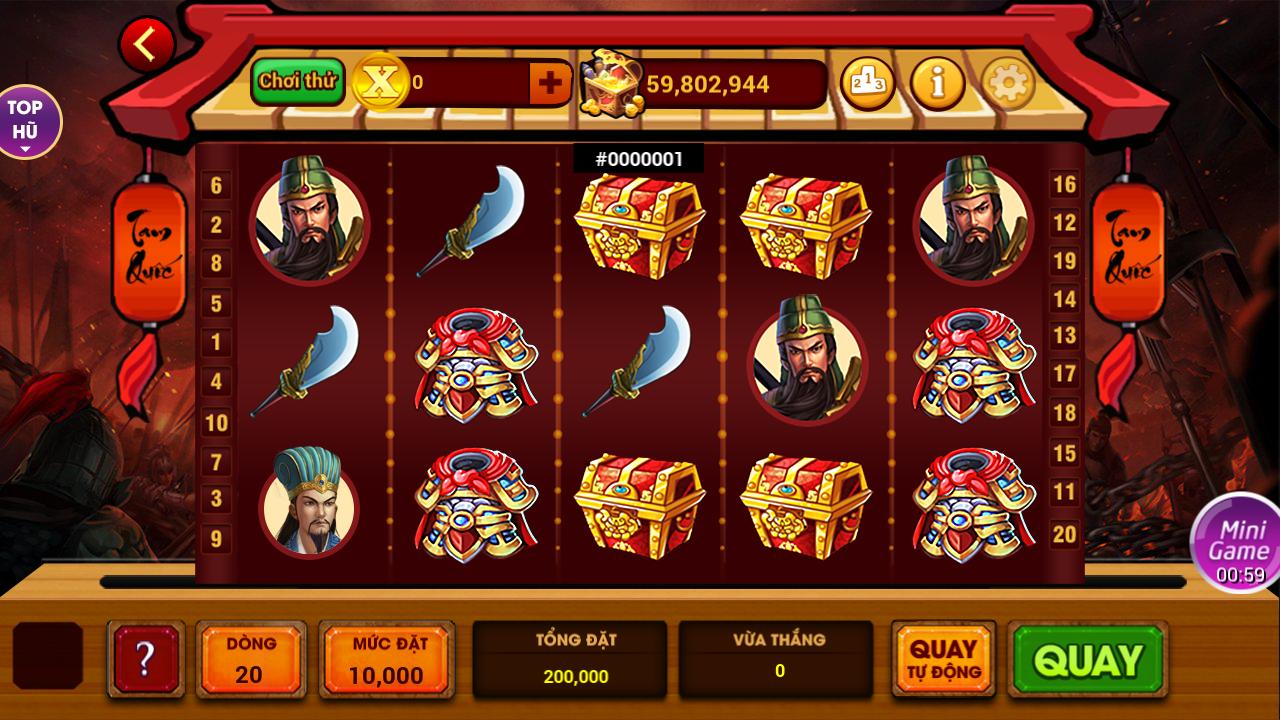Click the session ID #0000001 label
This screenshot has height=720, width=1280.
(x=638, y=156)
